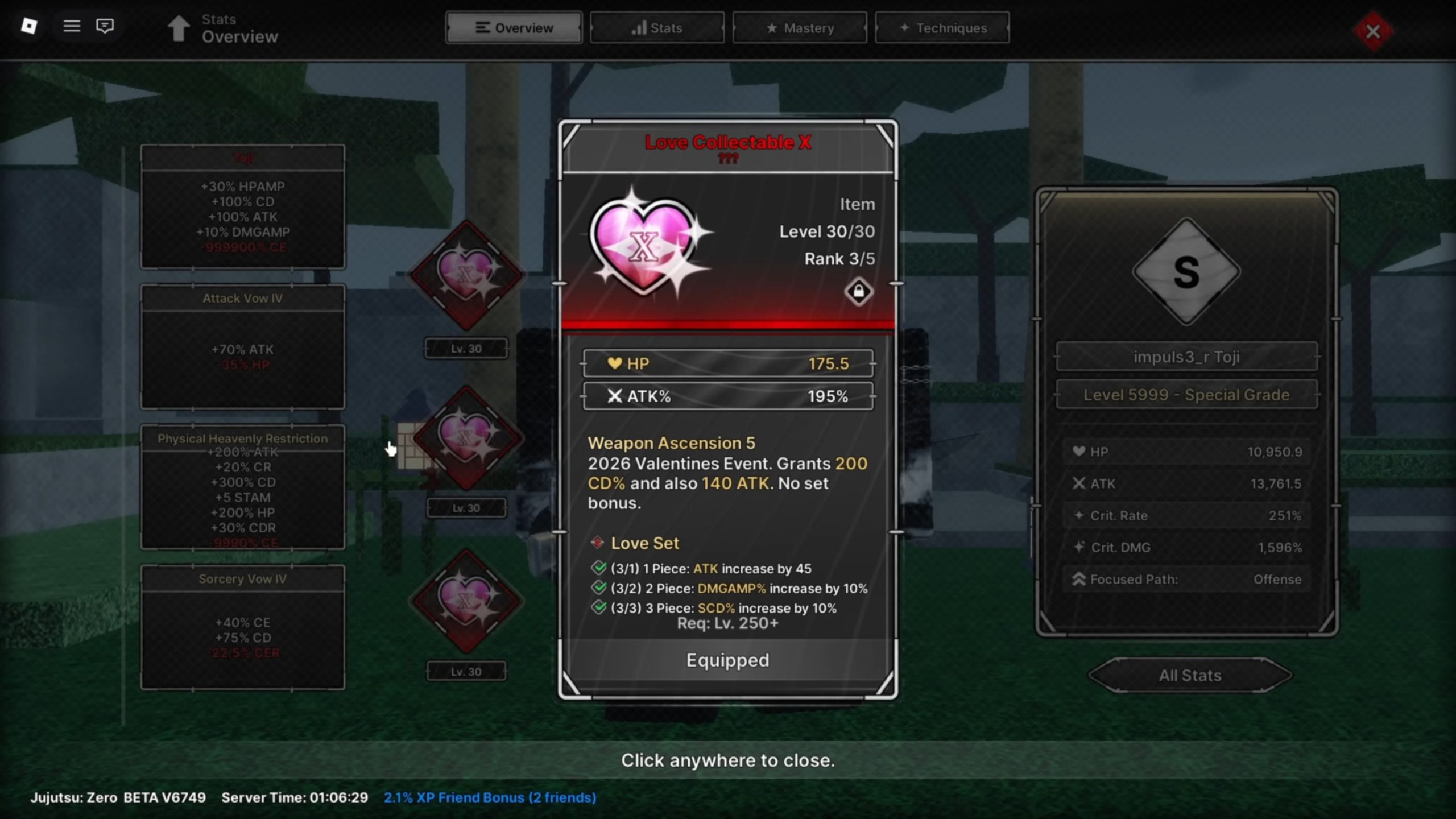Open the Stats tab
The height and width of the screenshot is (819, 1456).
[x=657, y=28]
